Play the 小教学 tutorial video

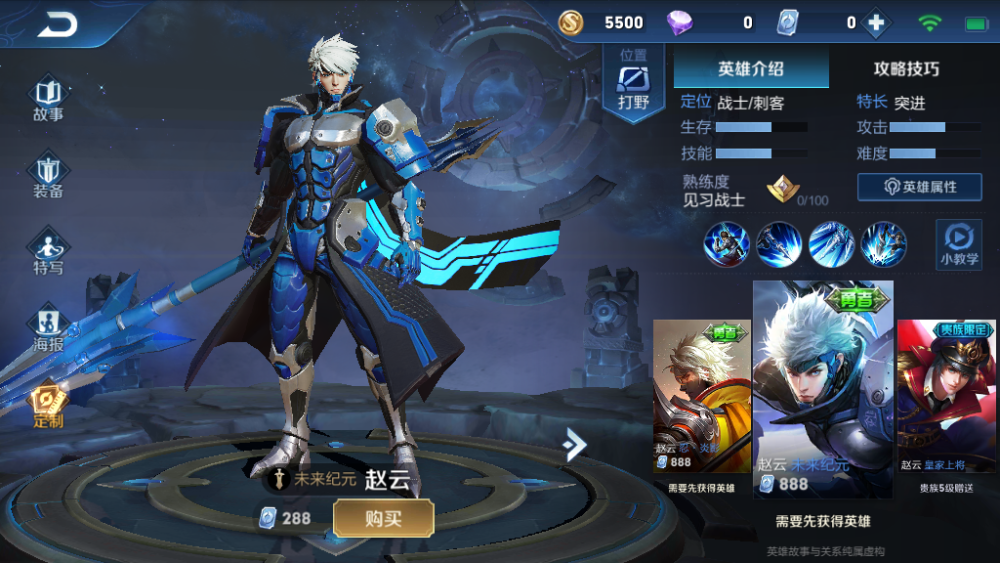(x=958, y=245)
